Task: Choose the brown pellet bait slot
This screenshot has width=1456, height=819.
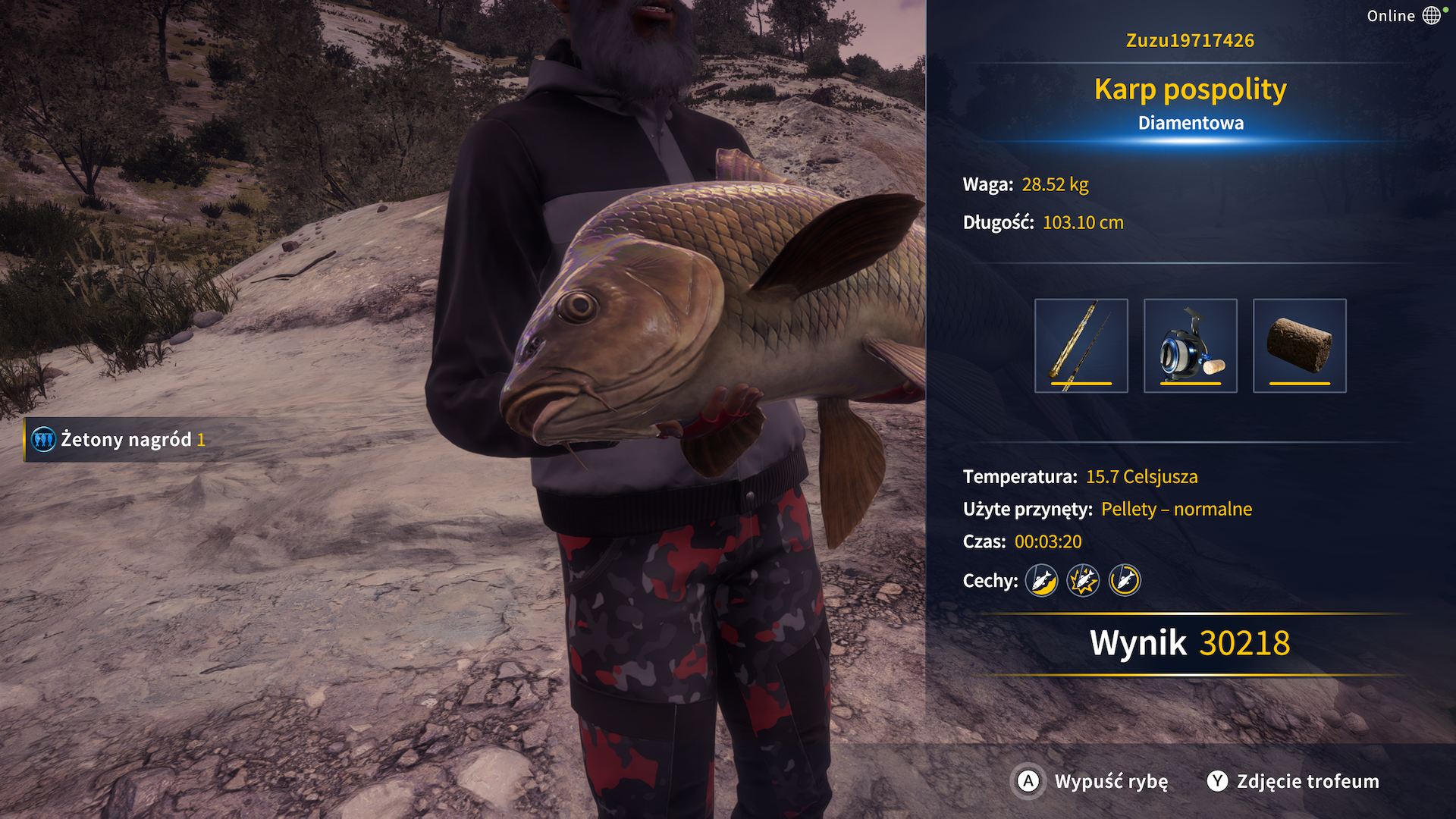Action: (1299, 346)
